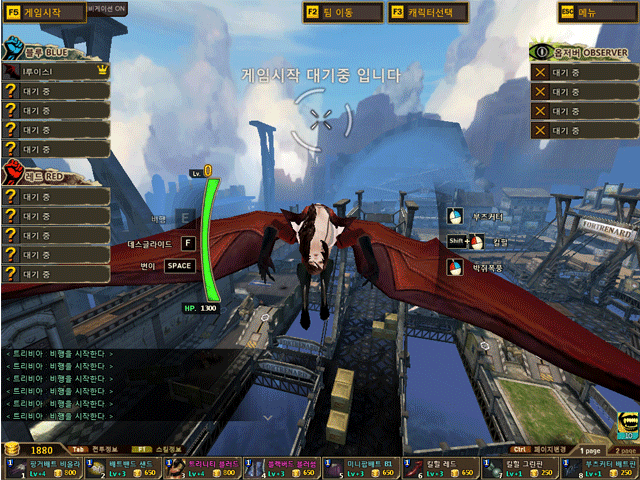Select the Blue team header

pos(42,48)
